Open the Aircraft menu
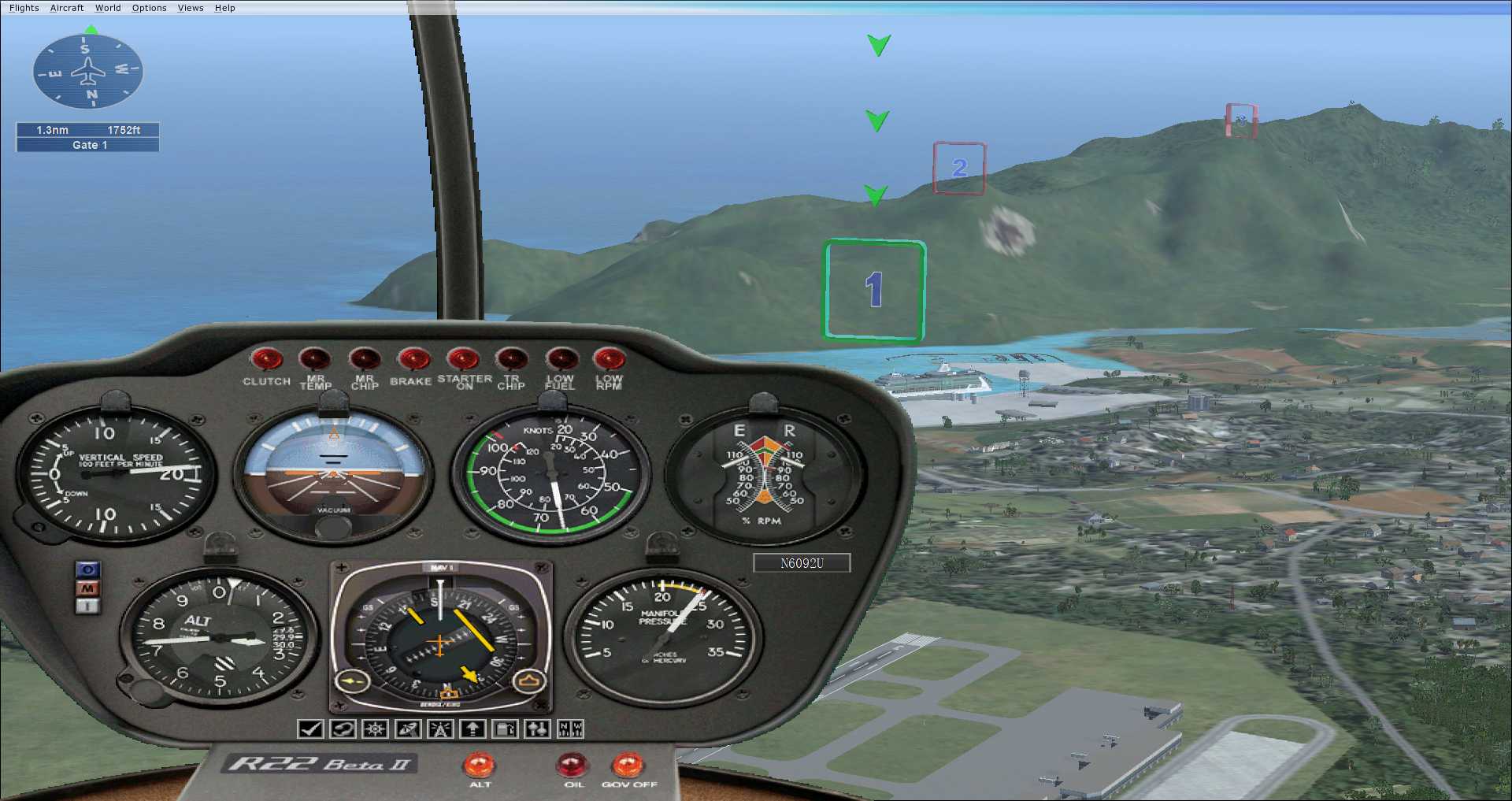Viewport: 1512px width, 801px height. [x=67, y=8]
